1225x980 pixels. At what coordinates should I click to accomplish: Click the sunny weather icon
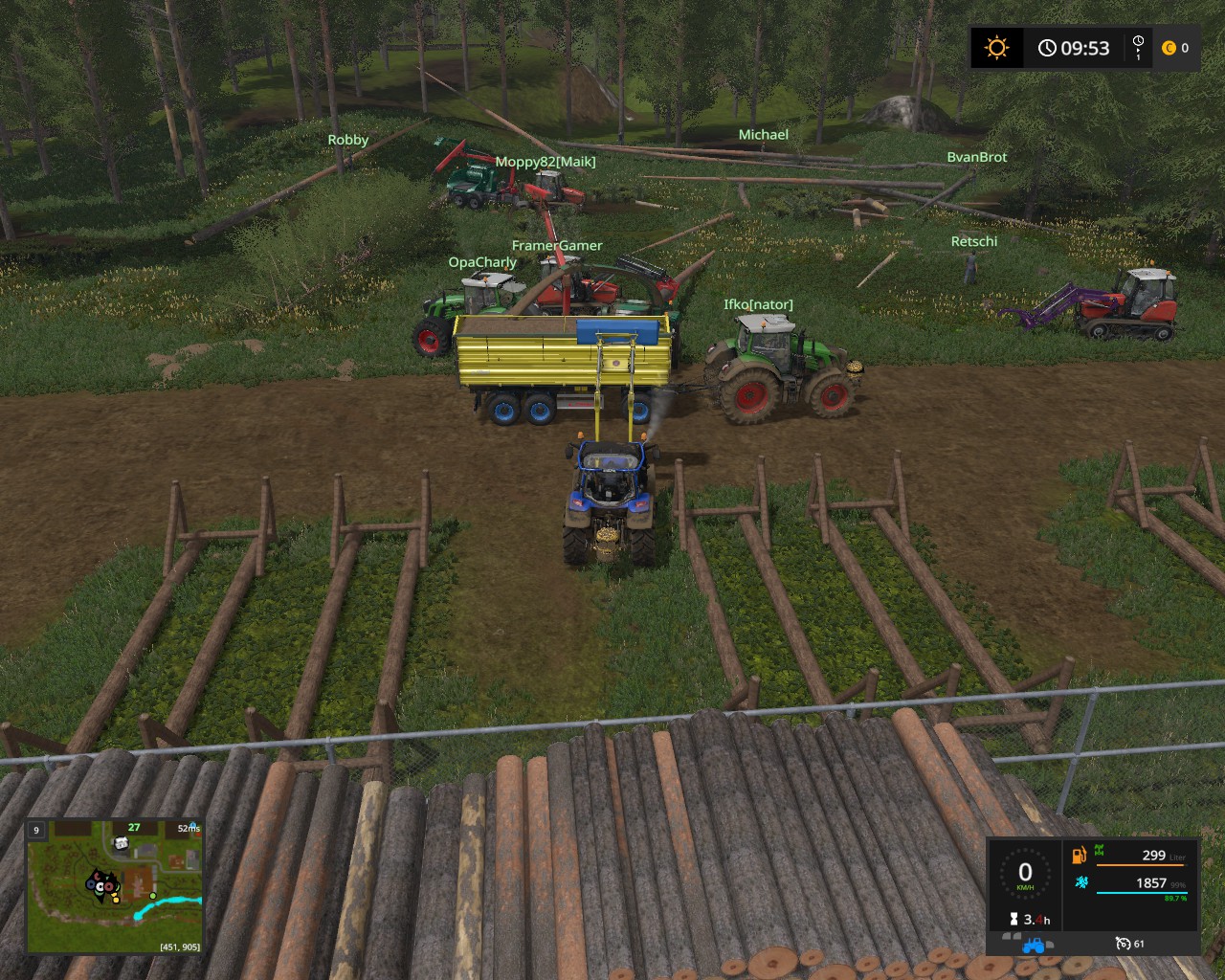pos(996,48)
